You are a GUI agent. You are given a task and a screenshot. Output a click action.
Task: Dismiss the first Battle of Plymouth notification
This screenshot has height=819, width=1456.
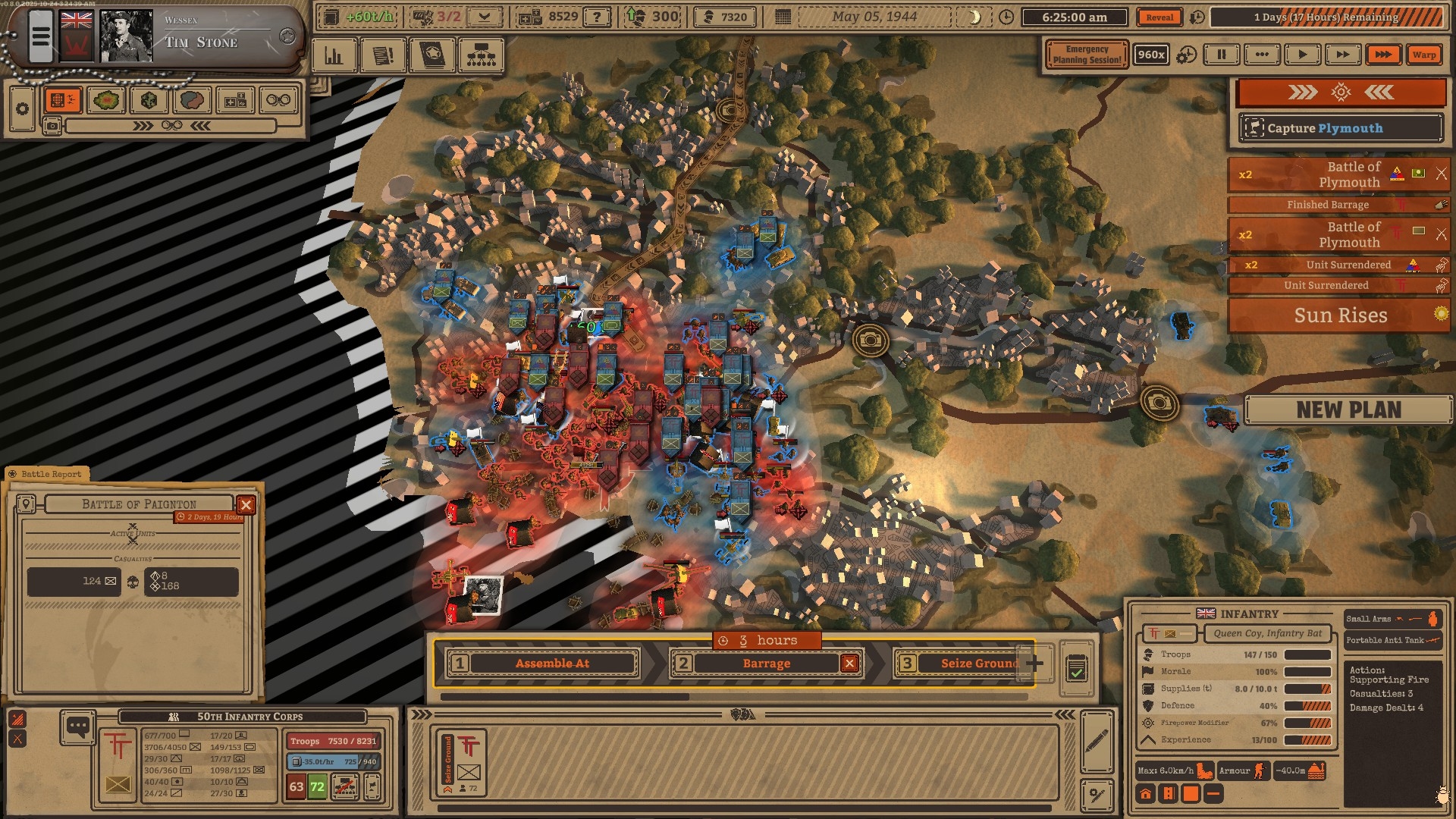pyautogui.click(x=1441, y=174)
